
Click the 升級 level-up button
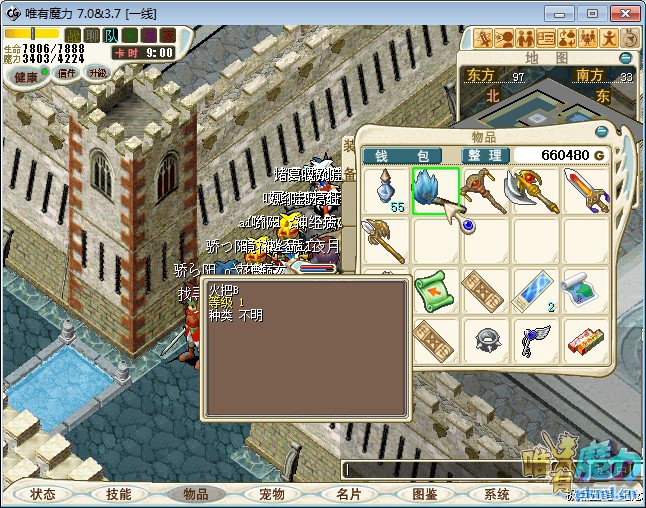pyautogui.click(x=97, y=73)
